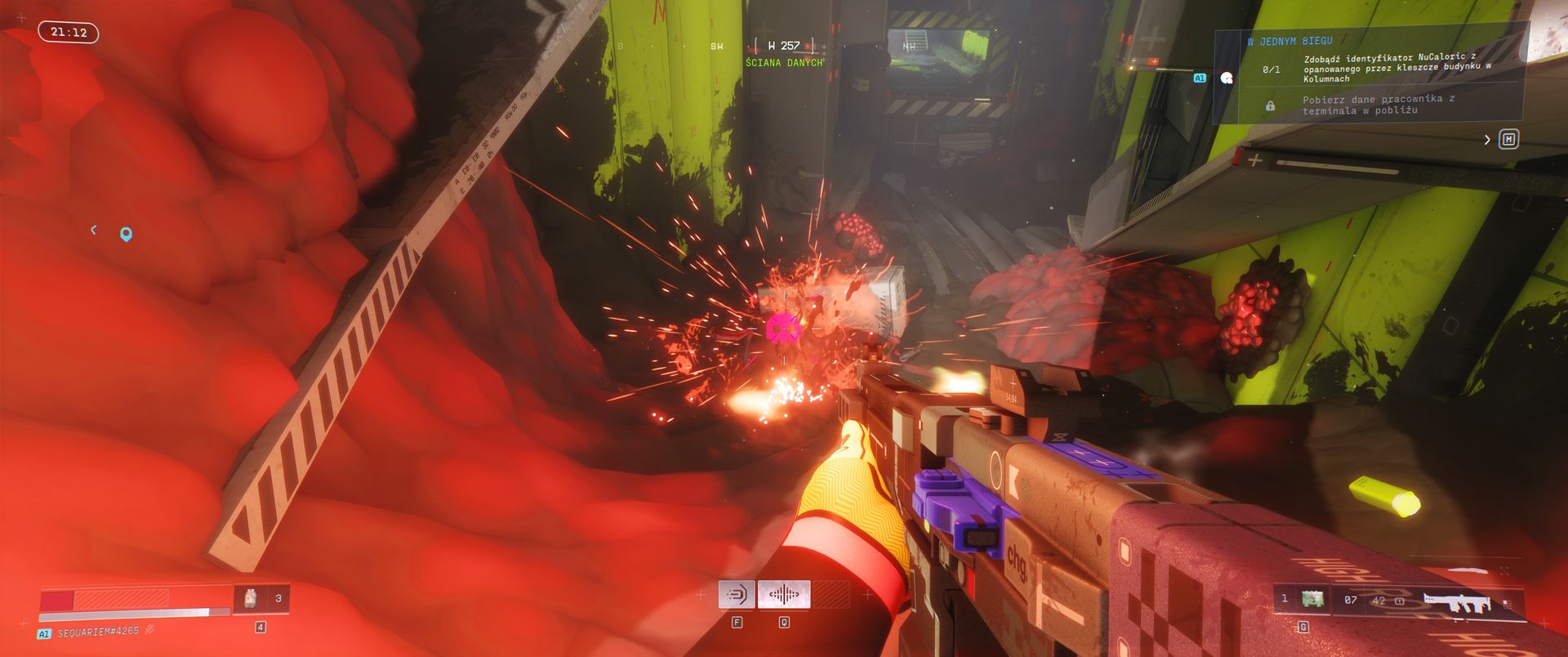
Task: Click the blue map ping marker
Action: click(126, 235)
